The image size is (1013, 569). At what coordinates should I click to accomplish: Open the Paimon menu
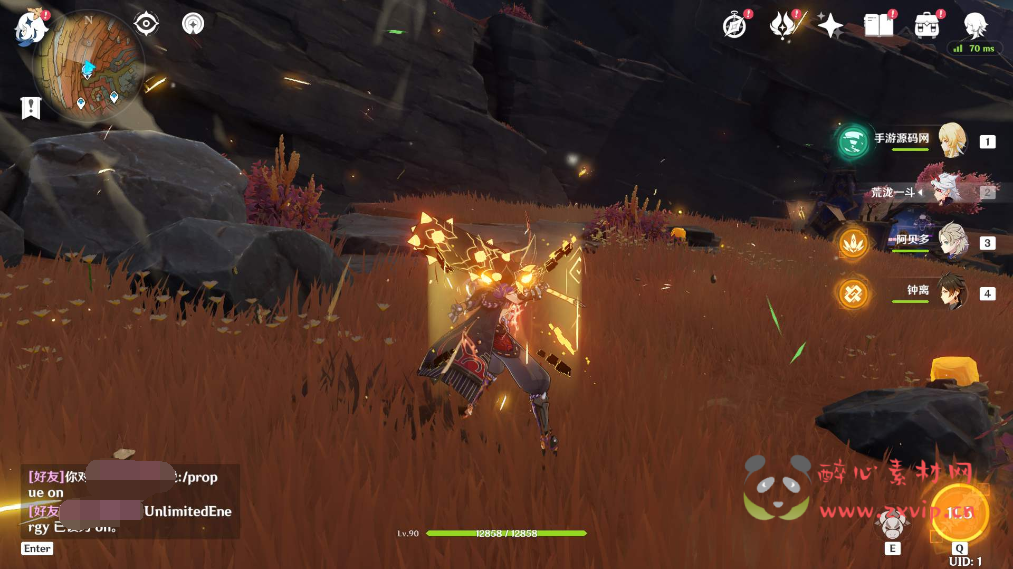[x=30, y=27]
